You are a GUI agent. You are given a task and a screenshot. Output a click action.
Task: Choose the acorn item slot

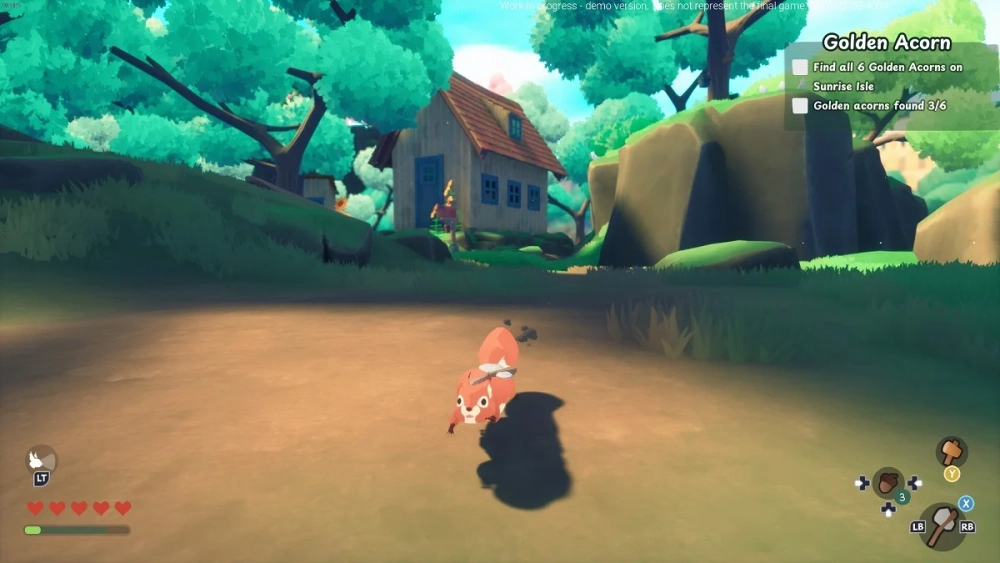coord(887,482)
